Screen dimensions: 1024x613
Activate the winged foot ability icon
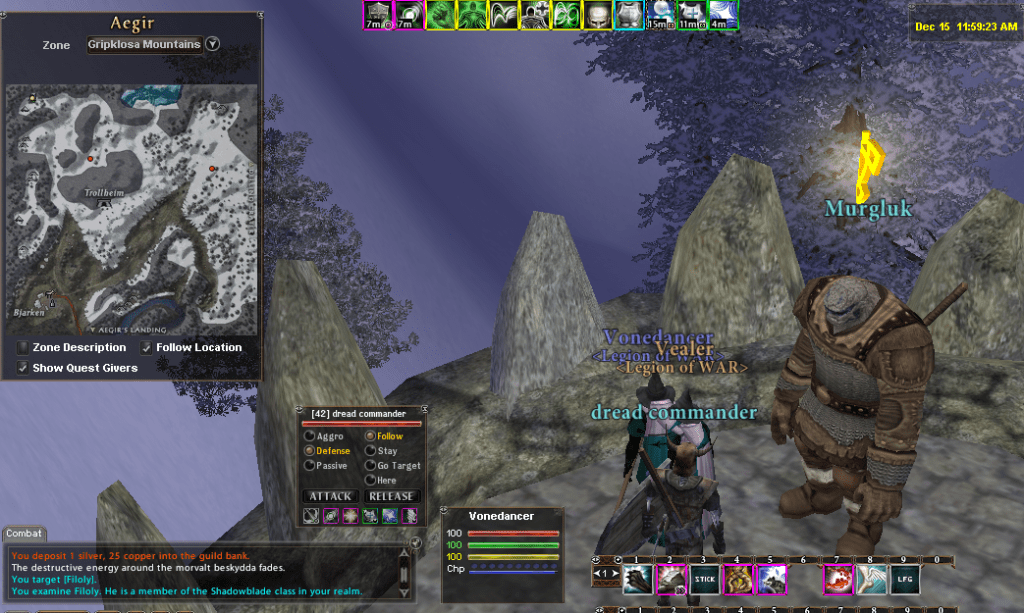tap(871, 579)
